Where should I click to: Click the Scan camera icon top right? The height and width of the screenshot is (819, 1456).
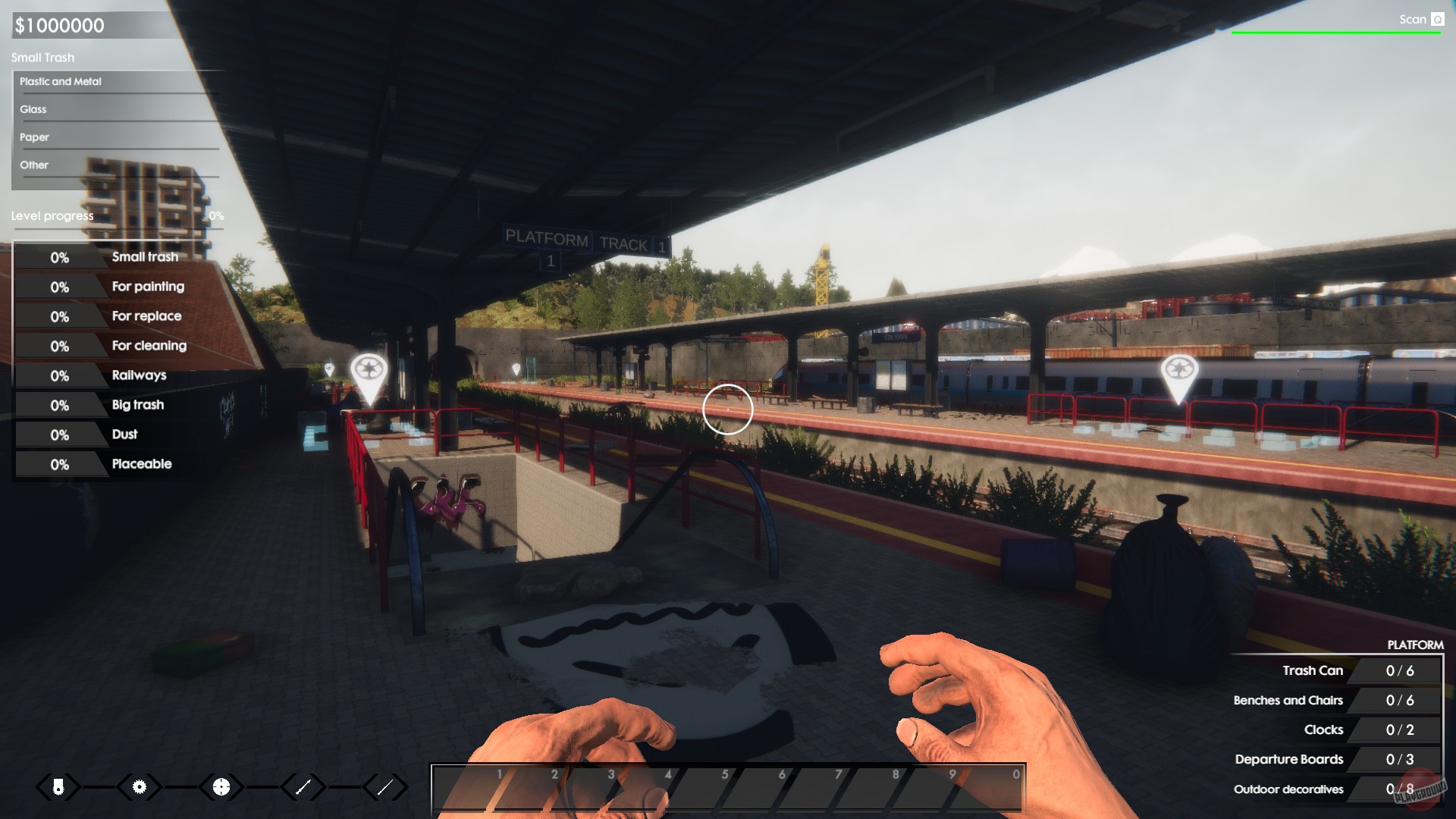(x=1436, y=19)
